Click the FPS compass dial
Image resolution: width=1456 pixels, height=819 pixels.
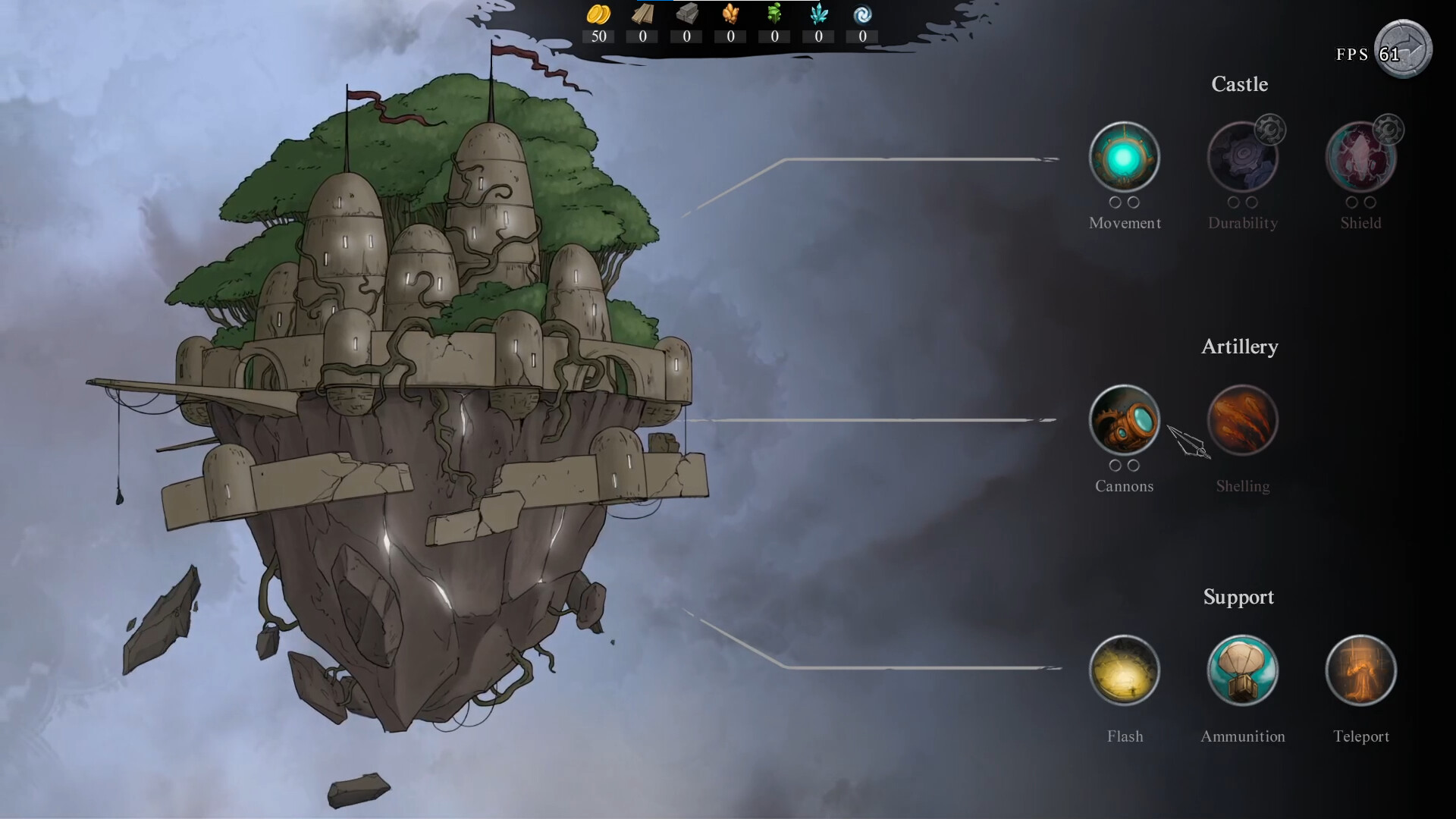click(1404, 49)
